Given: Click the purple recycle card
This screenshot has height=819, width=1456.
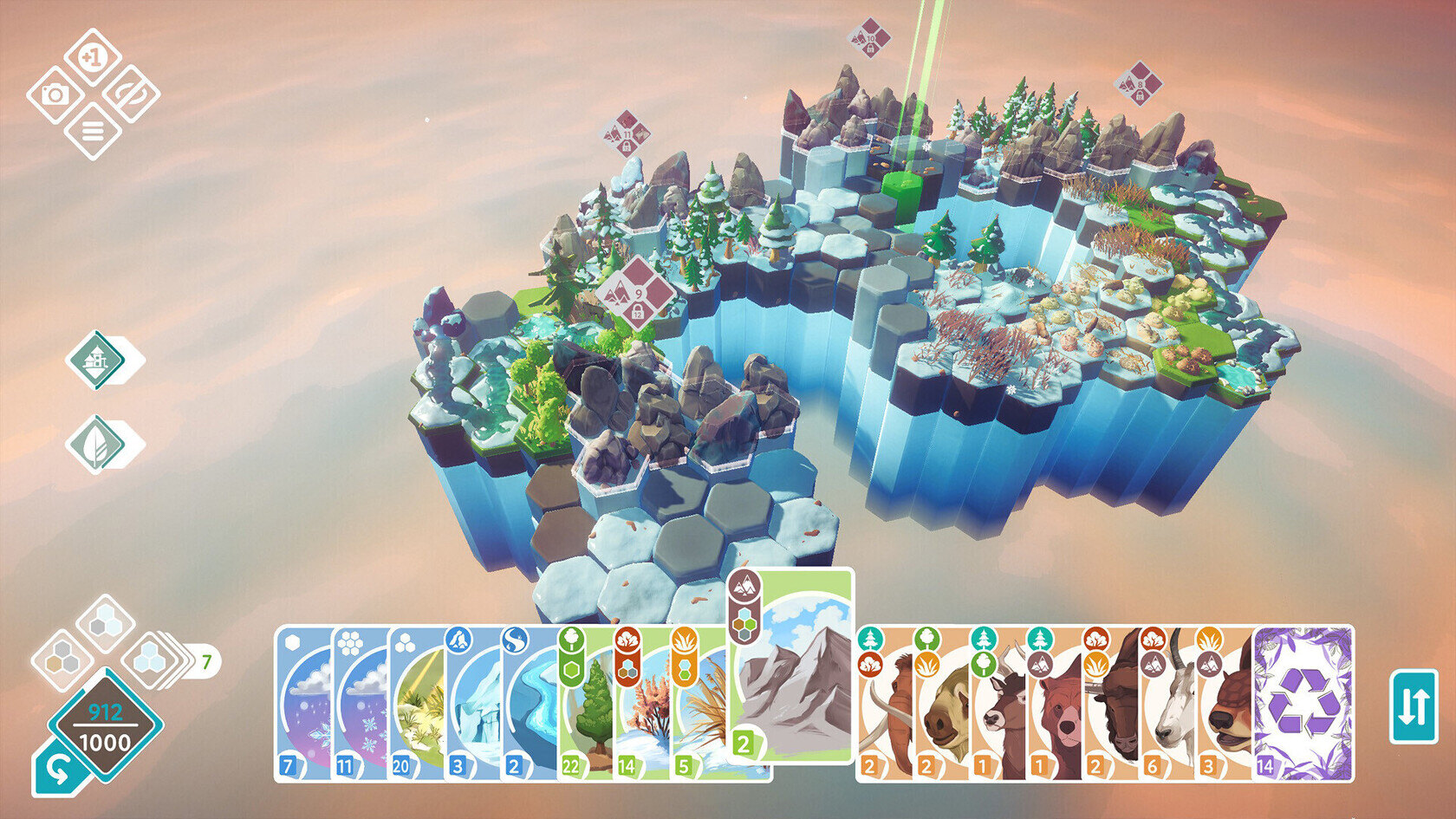Looking at the screenshot, I should tap(1303, 704).
